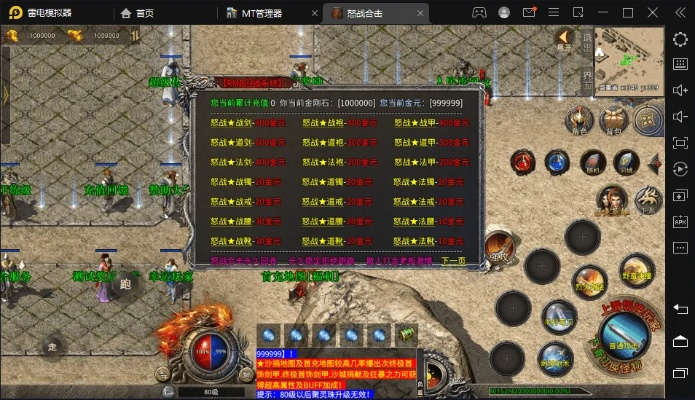Select 怒战★法剑 for 400 金元

click(x=240, y=160)
